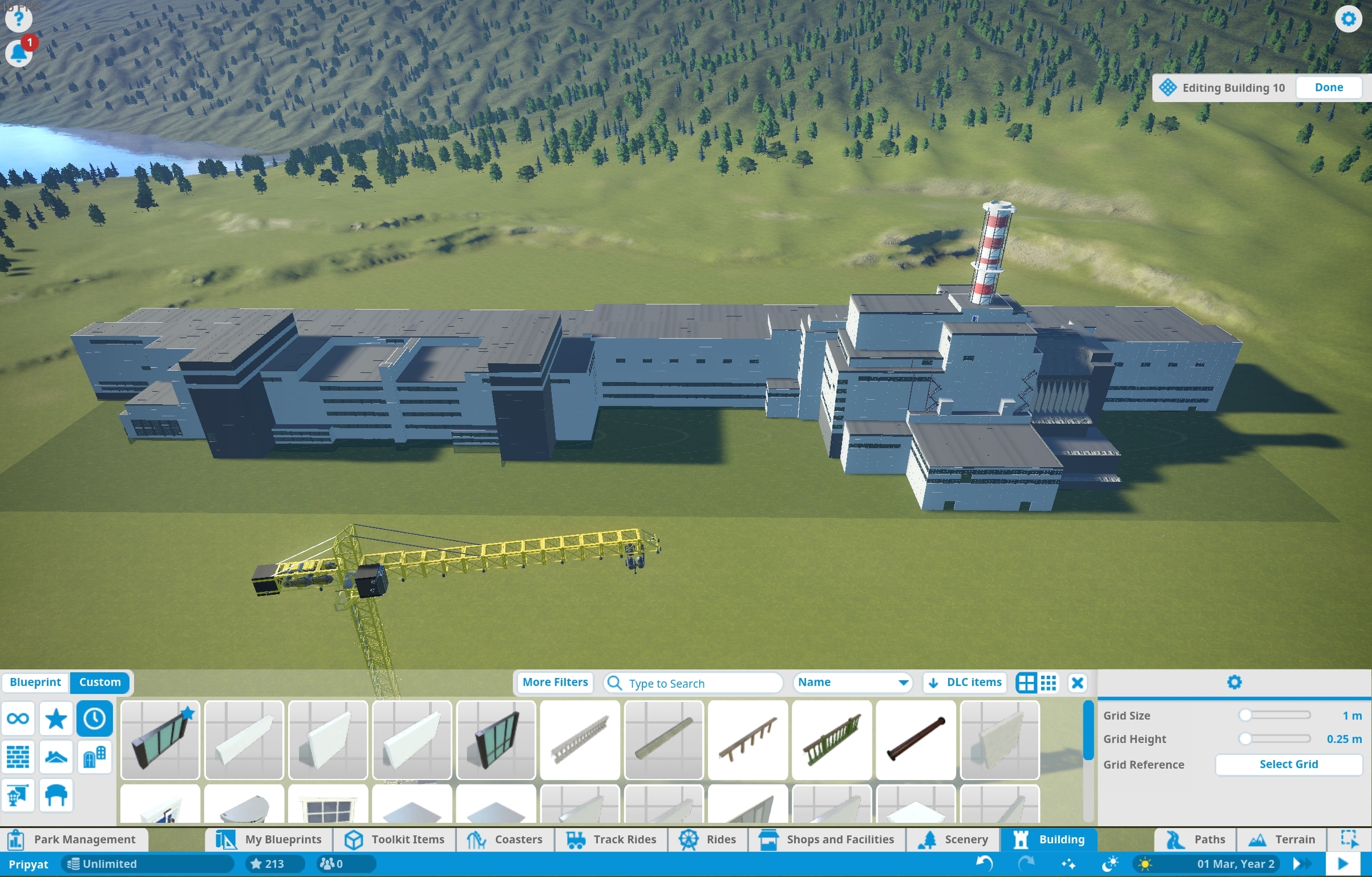1372x877 pixels.
Task: Open the Coasters tab
Action: pyautogui.click(x=505, y=839)
